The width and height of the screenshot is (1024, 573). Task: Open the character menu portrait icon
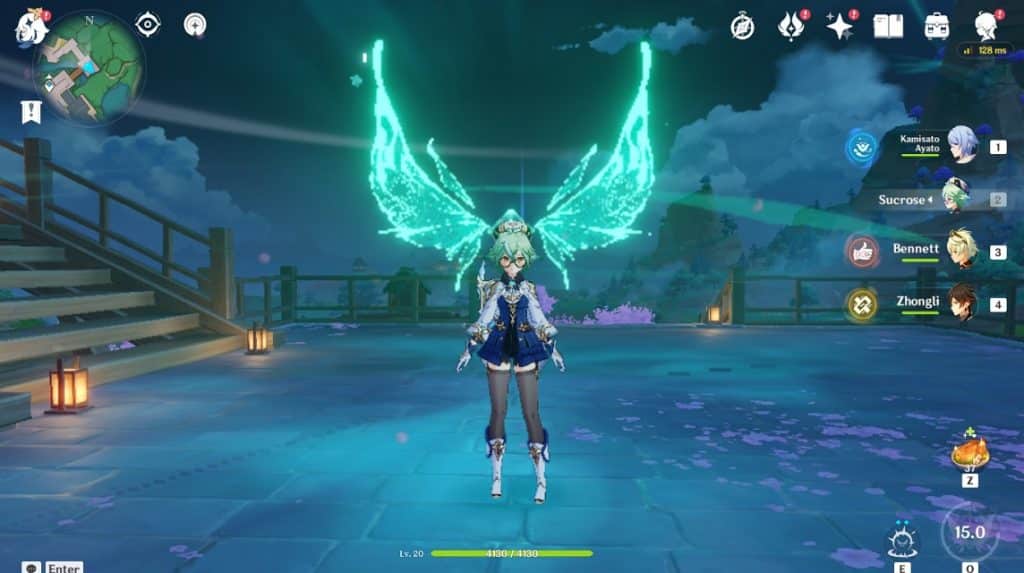(986, 26)
